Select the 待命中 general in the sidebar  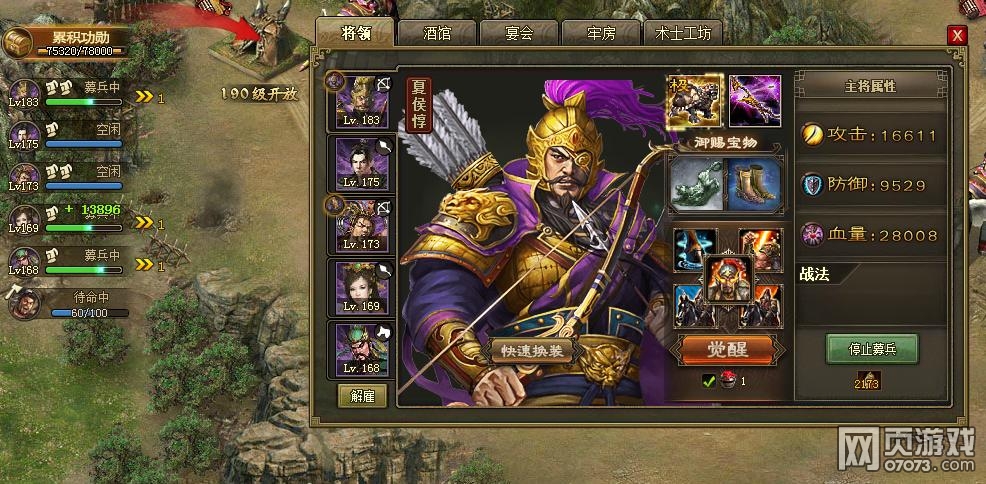(24, 300)
